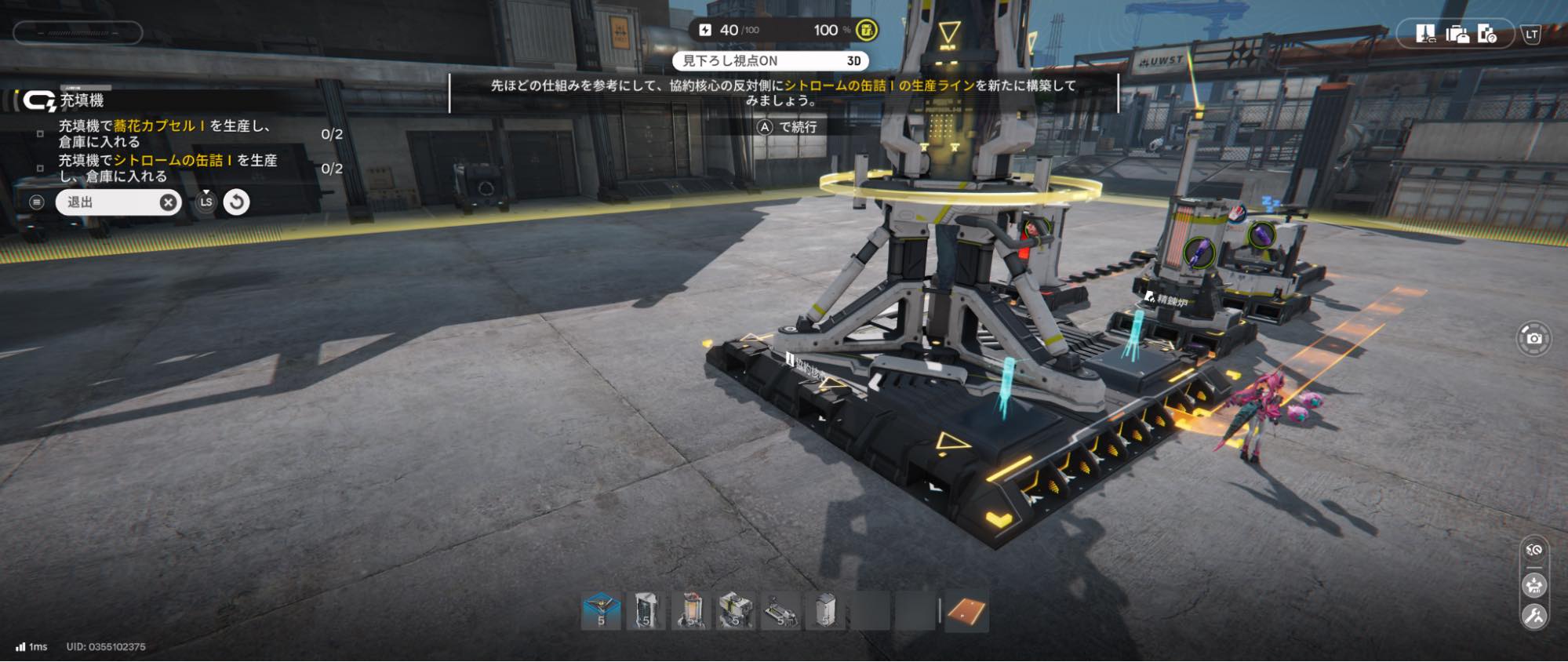Toggle the crossed-eye visibility icon
This screenshot has width=1568, height=662.
click(x=1534, y=551)
